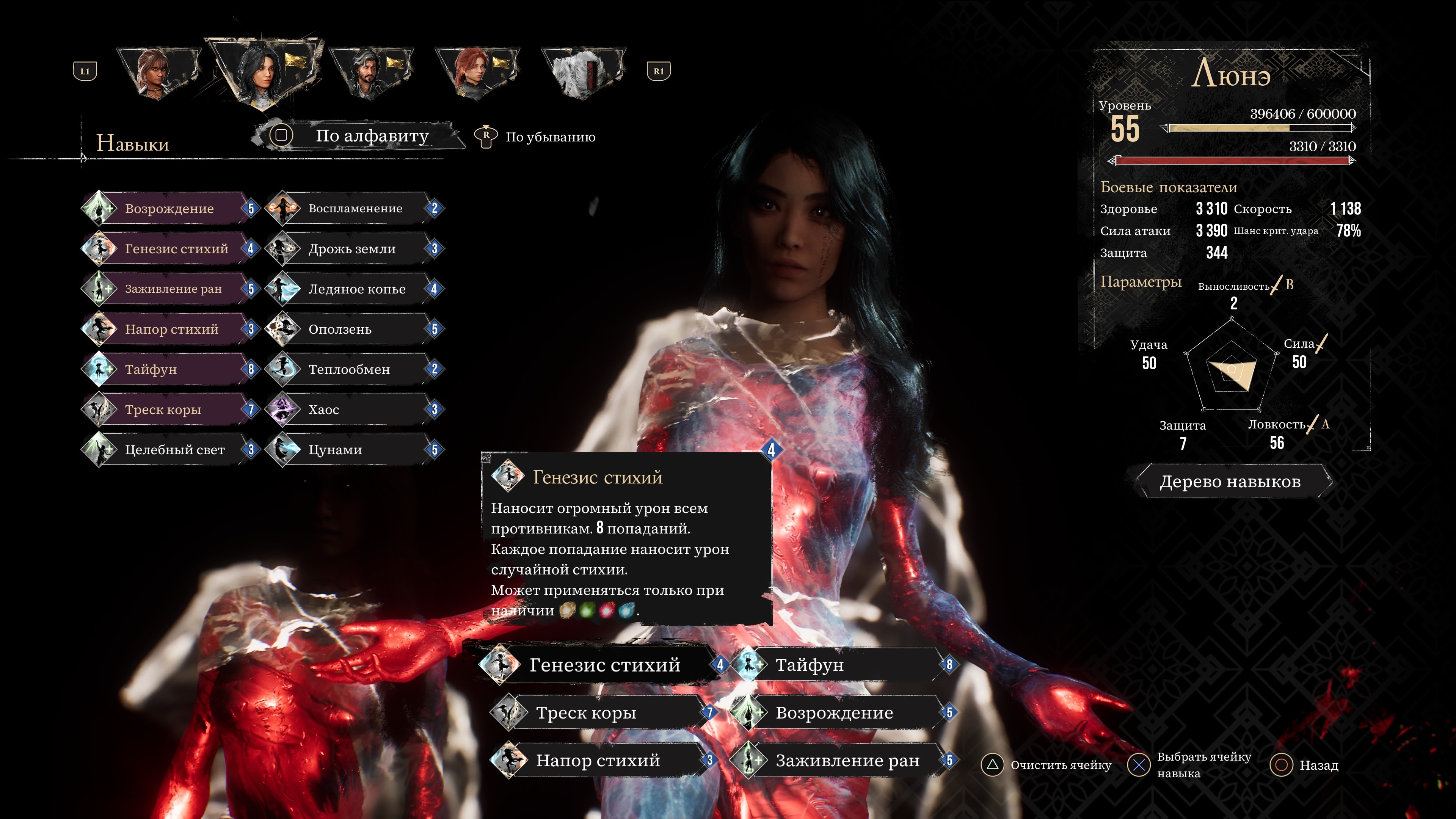
Task: Open the Дерево навыков skill tree
Action: 1230,482
